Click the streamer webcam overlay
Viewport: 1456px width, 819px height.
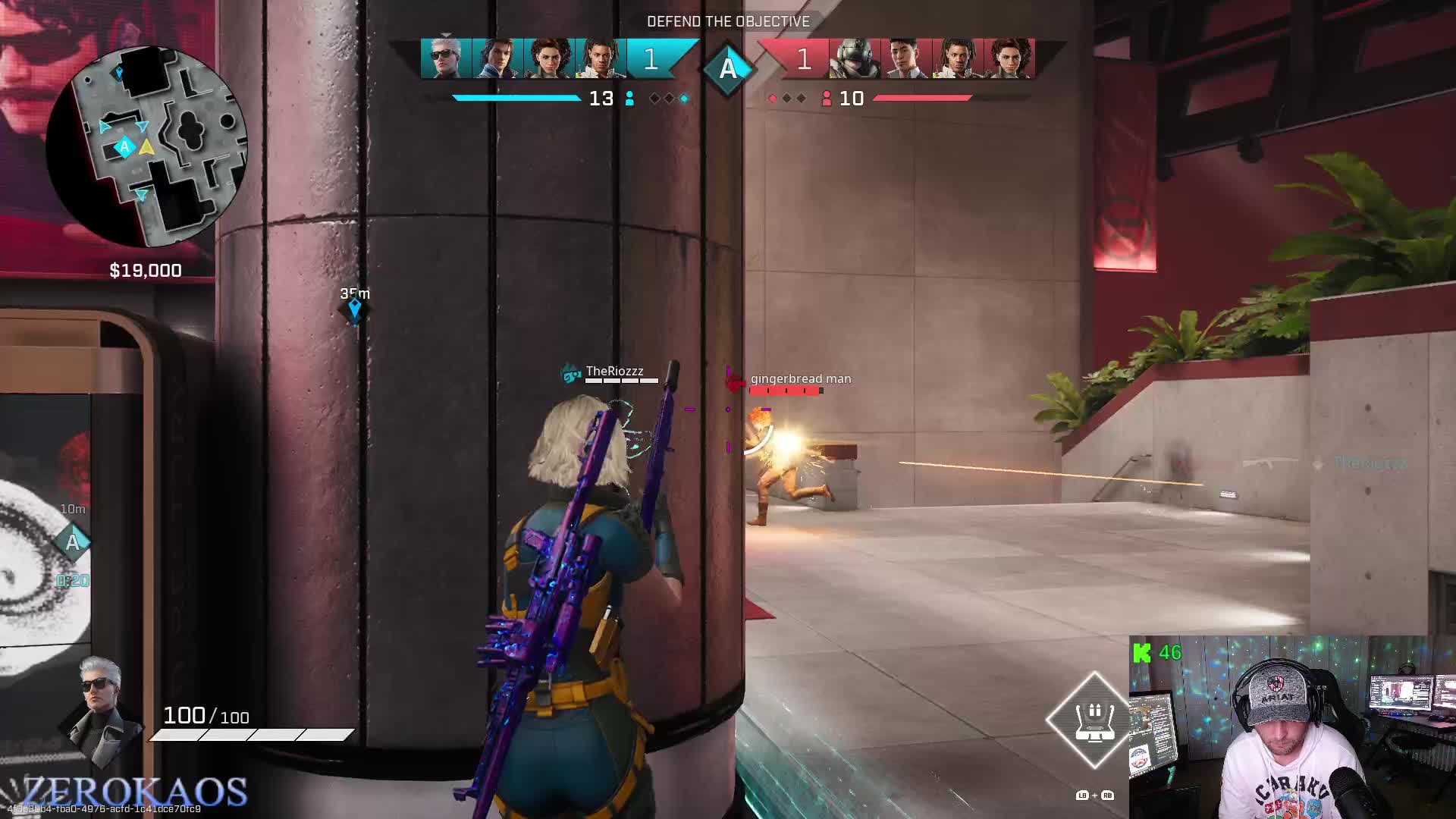pyautogui.click(x=1292, y=727)
